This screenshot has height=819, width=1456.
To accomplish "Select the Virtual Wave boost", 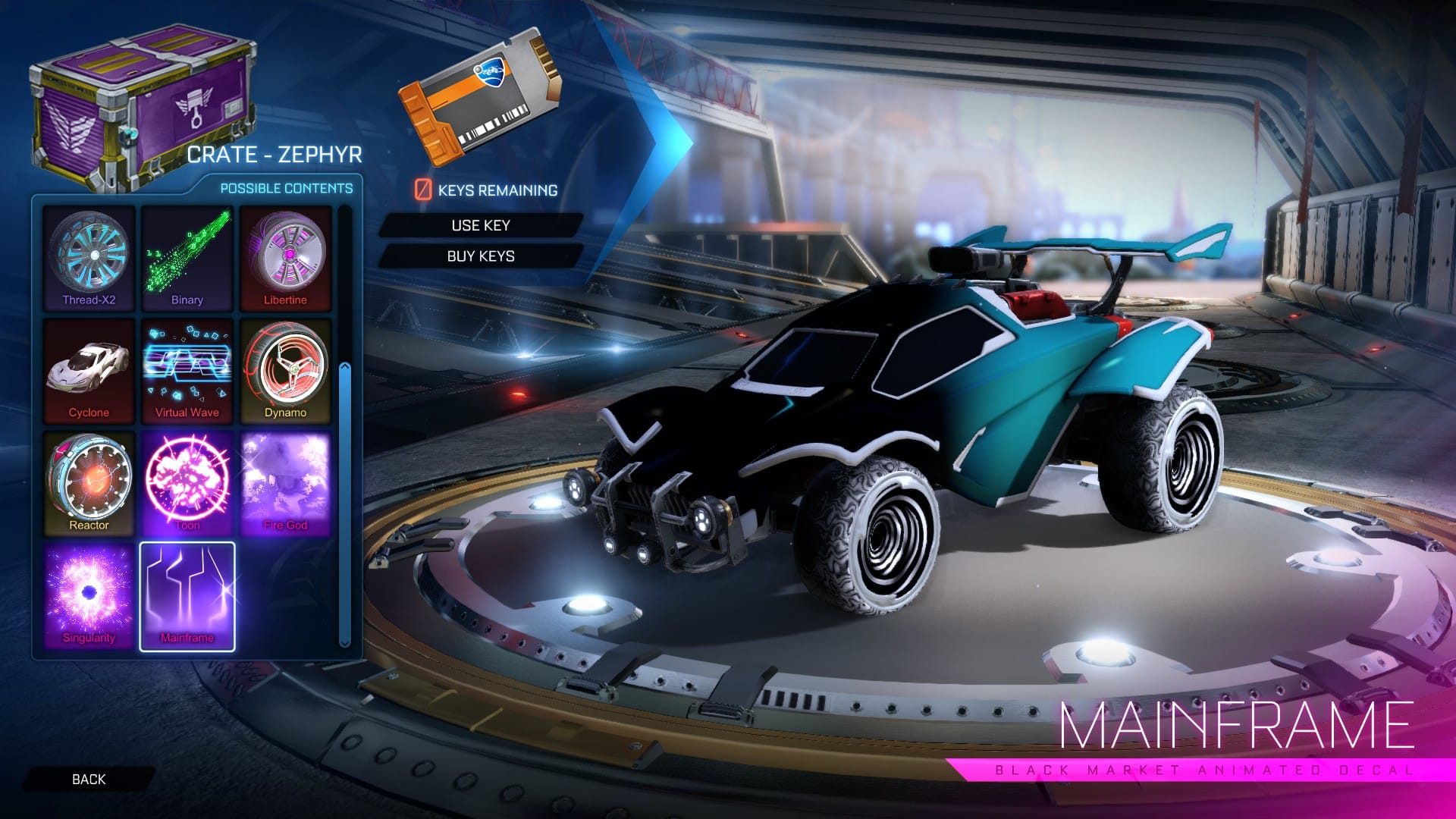I will (187, 371).
